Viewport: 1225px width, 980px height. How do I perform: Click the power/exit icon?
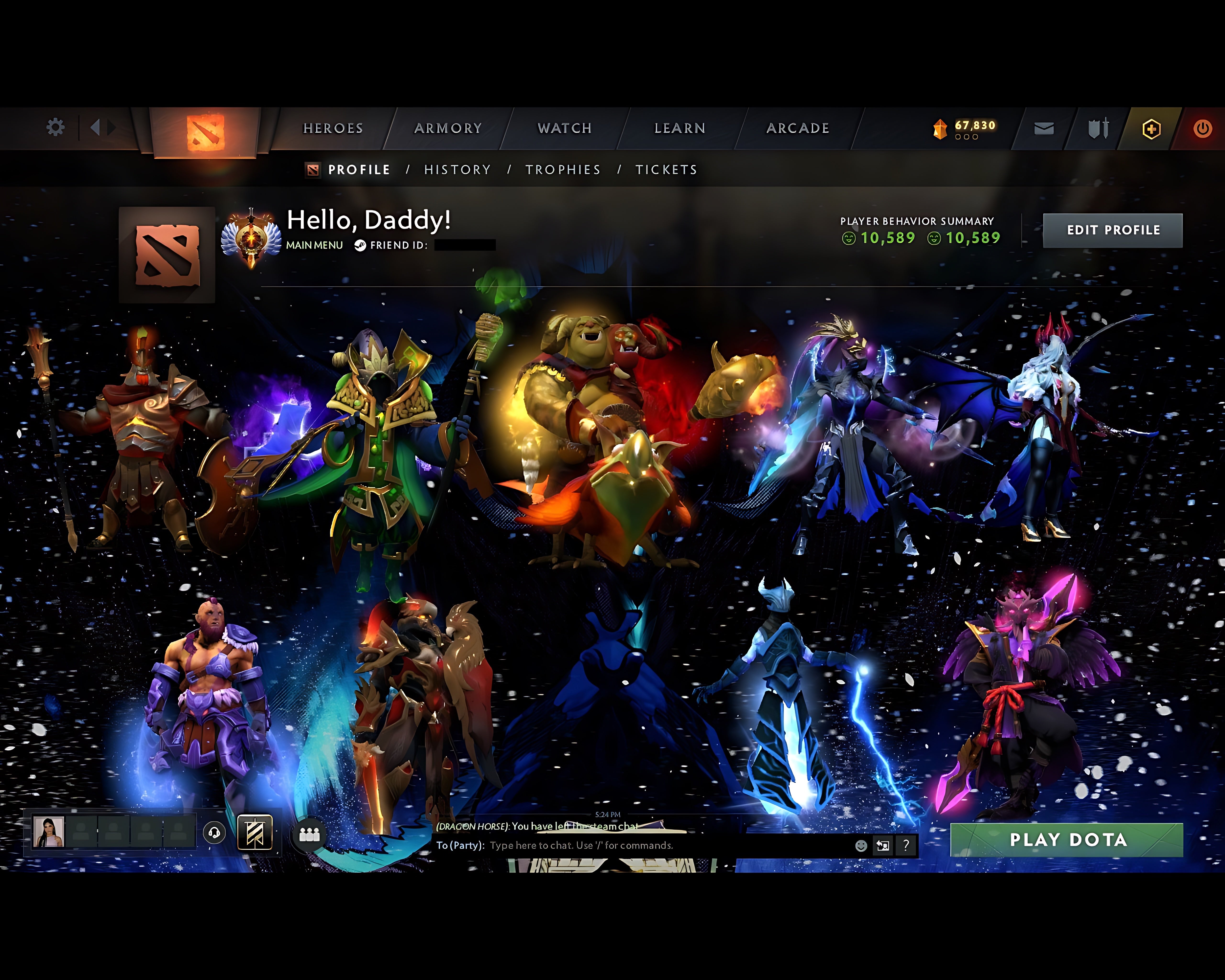point(1204,128)
